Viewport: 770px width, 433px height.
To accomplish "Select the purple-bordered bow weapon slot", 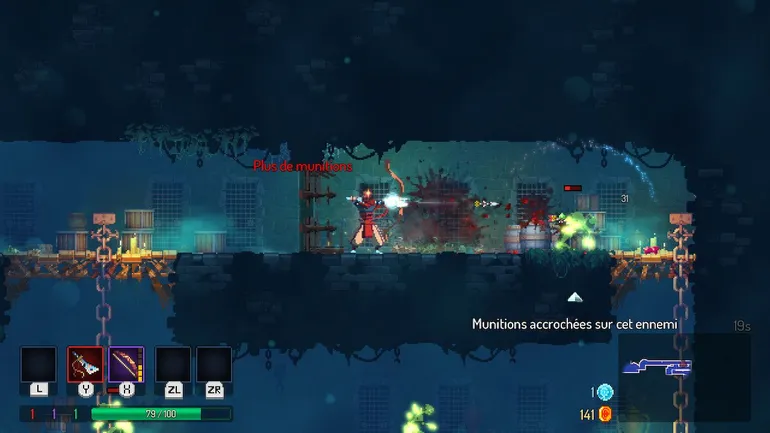I will 126,364.
